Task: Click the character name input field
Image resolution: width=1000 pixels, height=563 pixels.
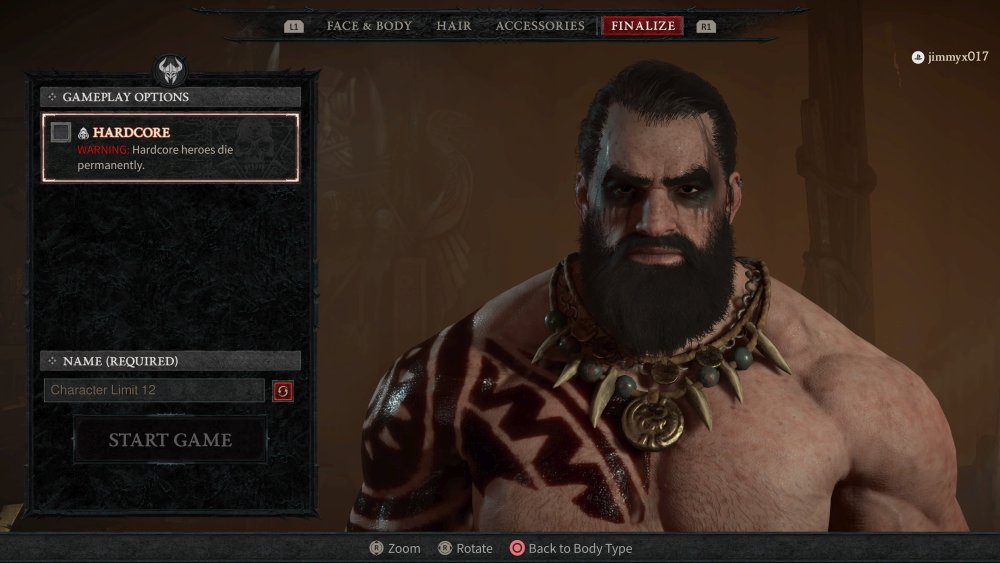Action: pos(154,390)
